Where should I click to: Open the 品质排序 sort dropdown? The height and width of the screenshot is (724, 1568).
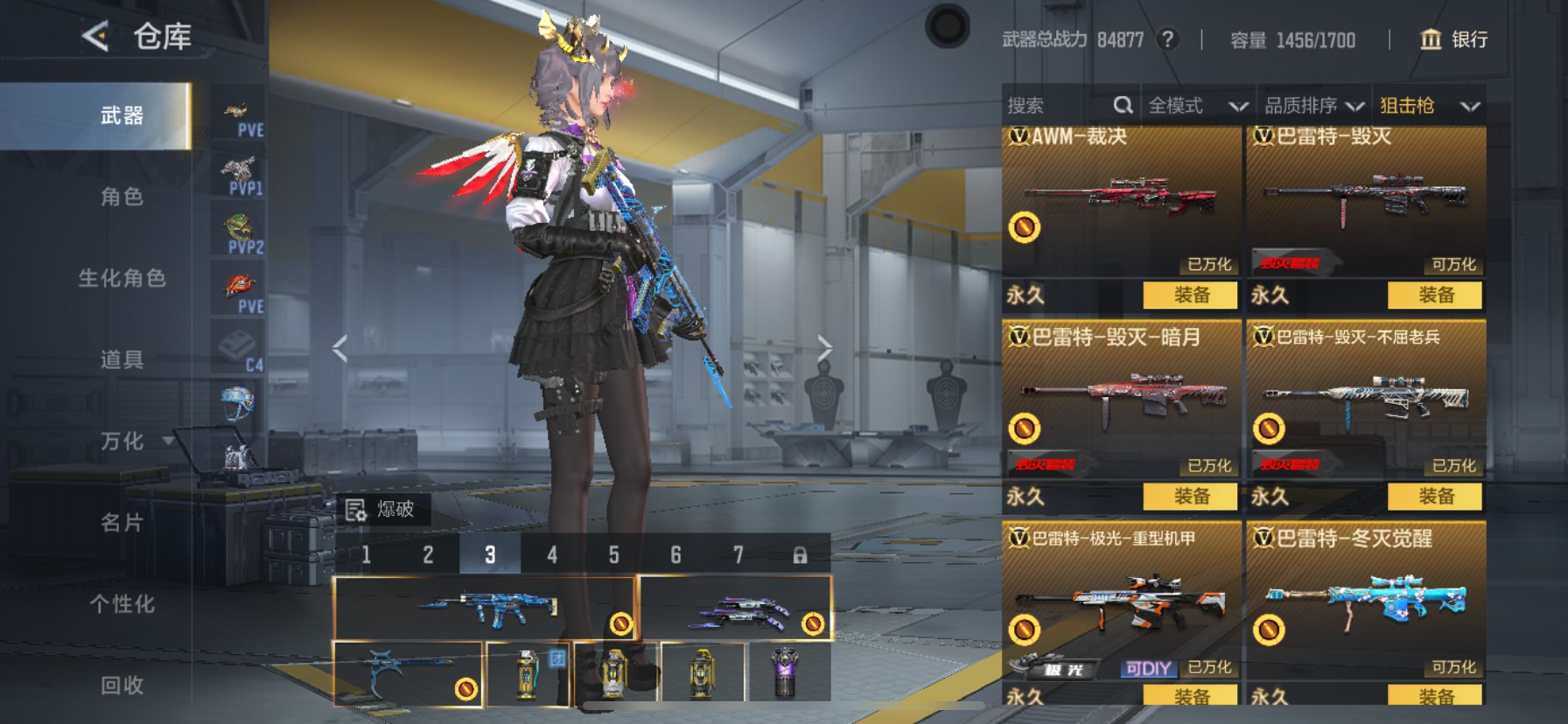[x=1313, y=106]
